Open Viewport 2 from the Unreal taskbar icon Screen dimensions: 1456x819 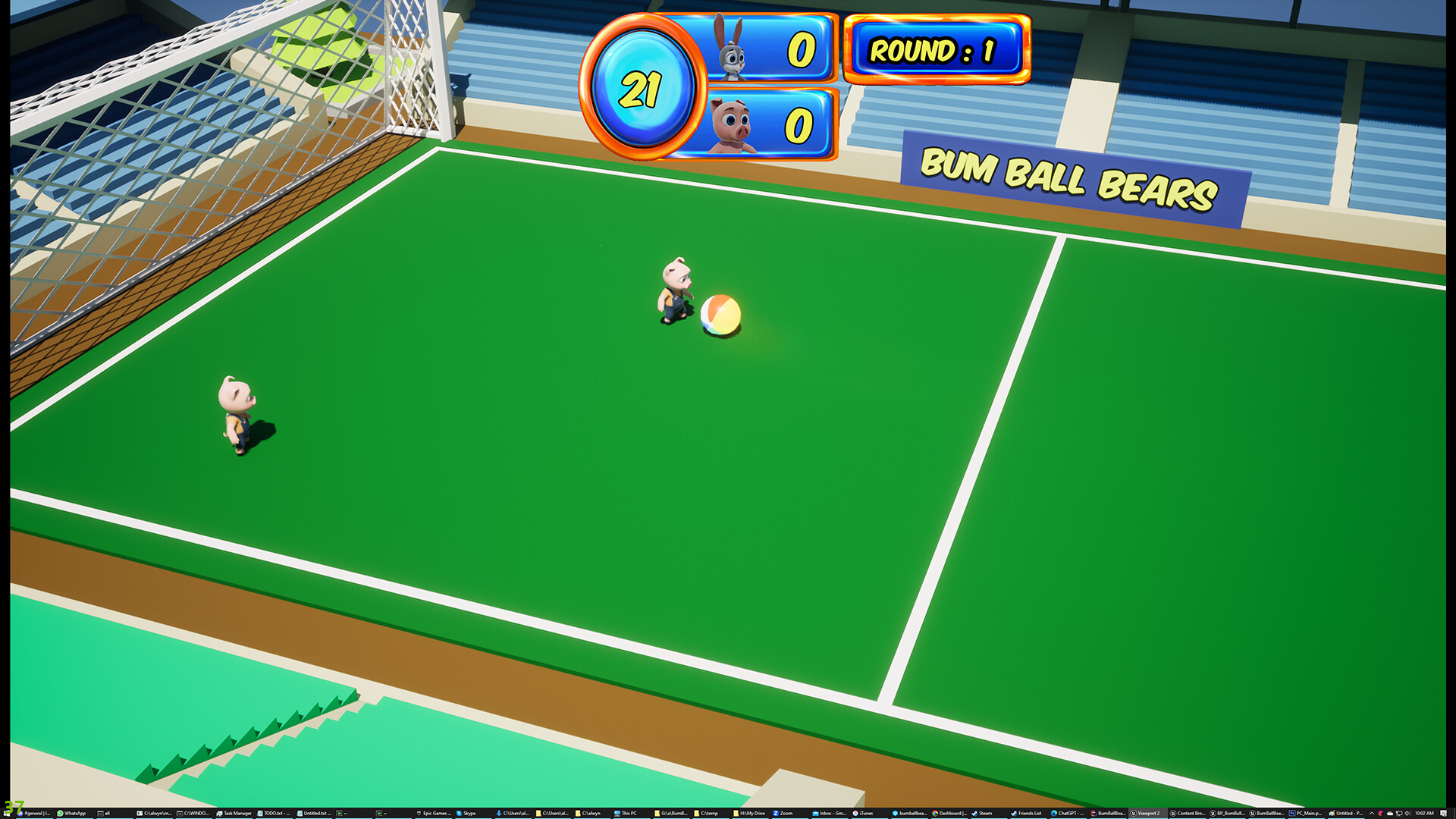coord(1148,812)
